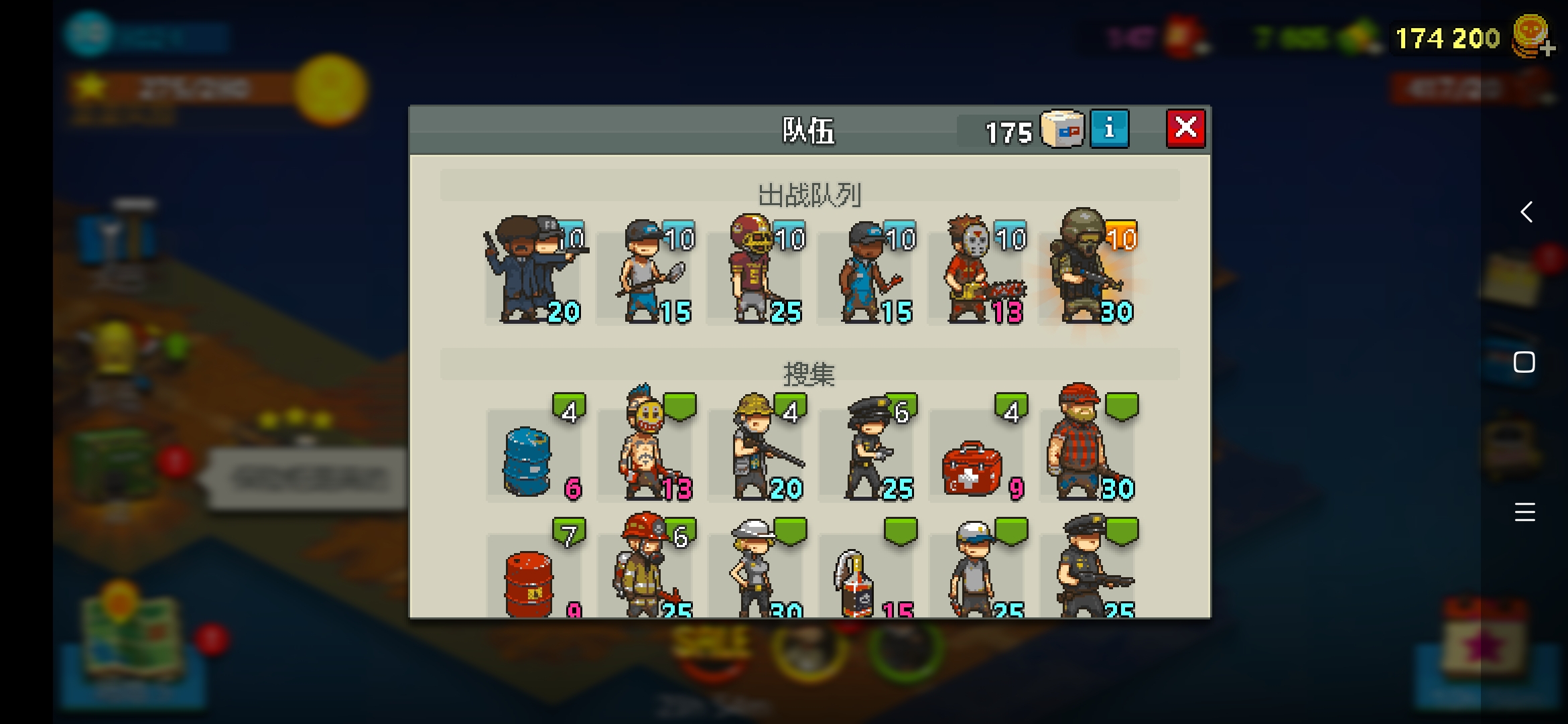
Task: Pick the molotov cocktail bottle item
Action: click(854, 582)
